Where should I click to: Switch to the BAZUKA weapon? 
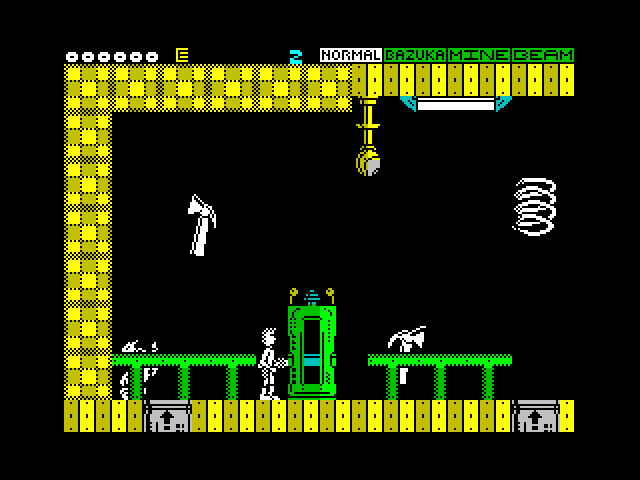coord(415,55)
